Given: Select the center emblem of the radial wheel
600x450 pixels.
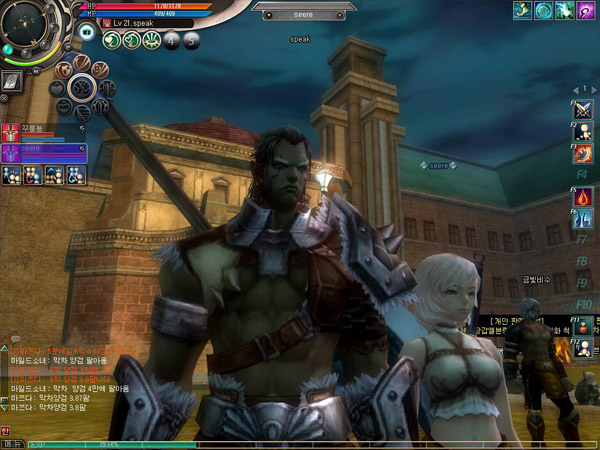Looking at the screenshot, I should pyautogui.click(x=80, y=88).
